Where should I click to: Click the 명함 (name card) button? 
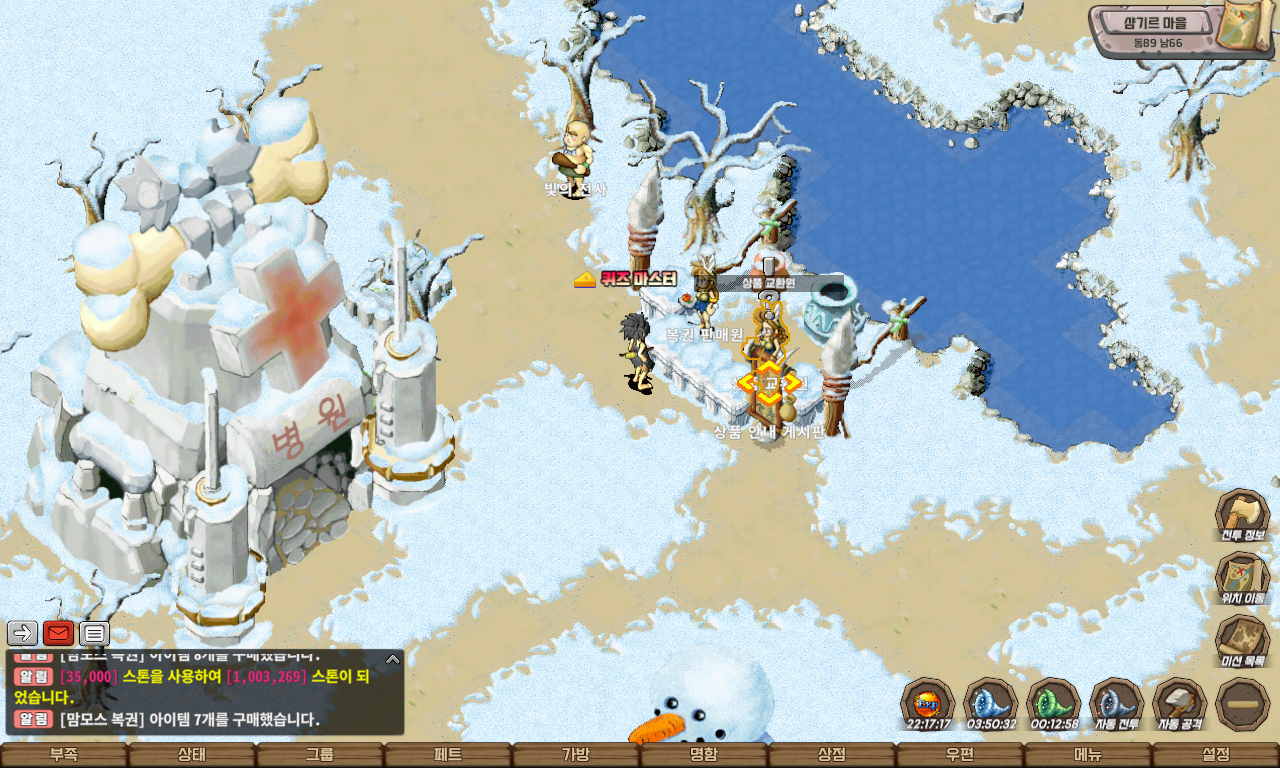tap(704, 755)
